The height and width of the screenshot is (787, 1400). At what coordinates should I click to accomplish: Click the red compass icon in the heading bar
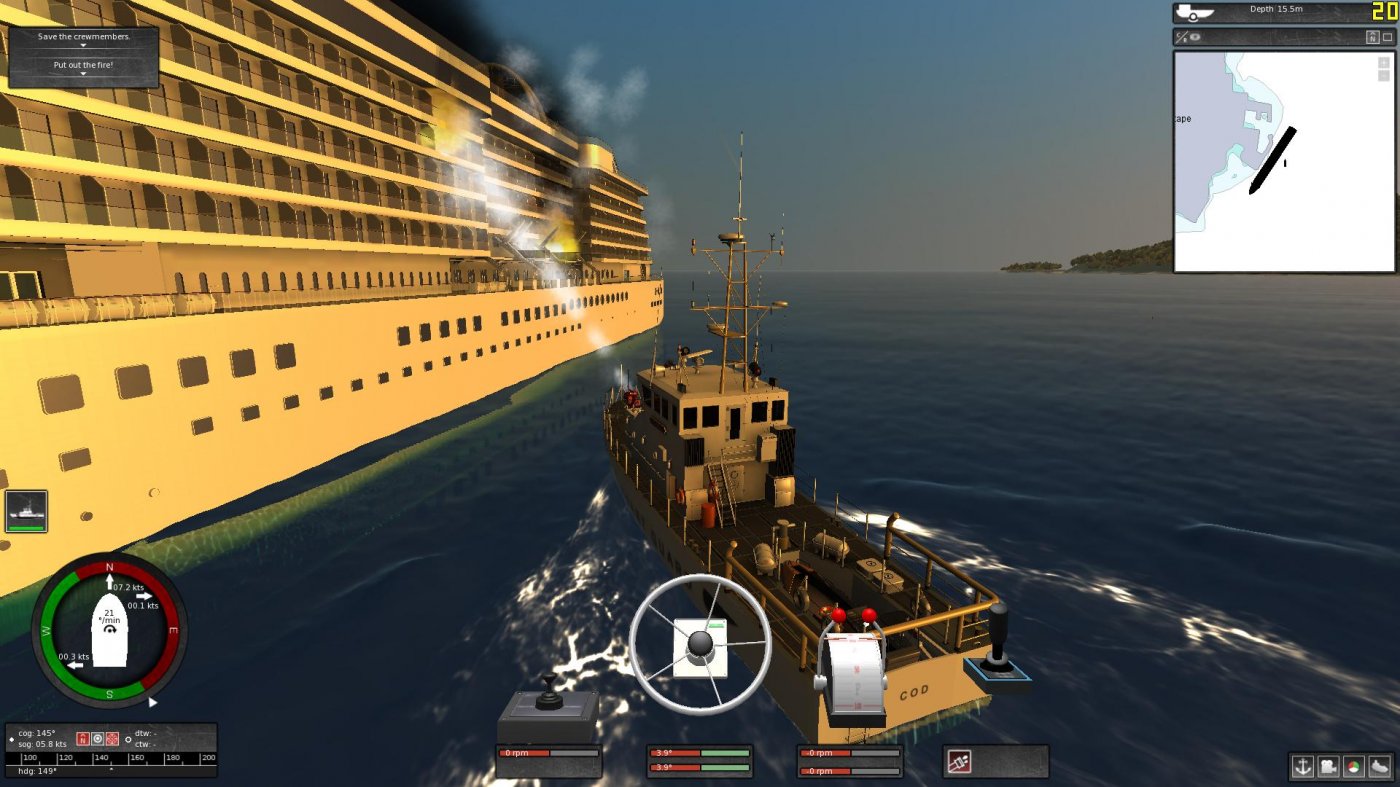[83, 737]
